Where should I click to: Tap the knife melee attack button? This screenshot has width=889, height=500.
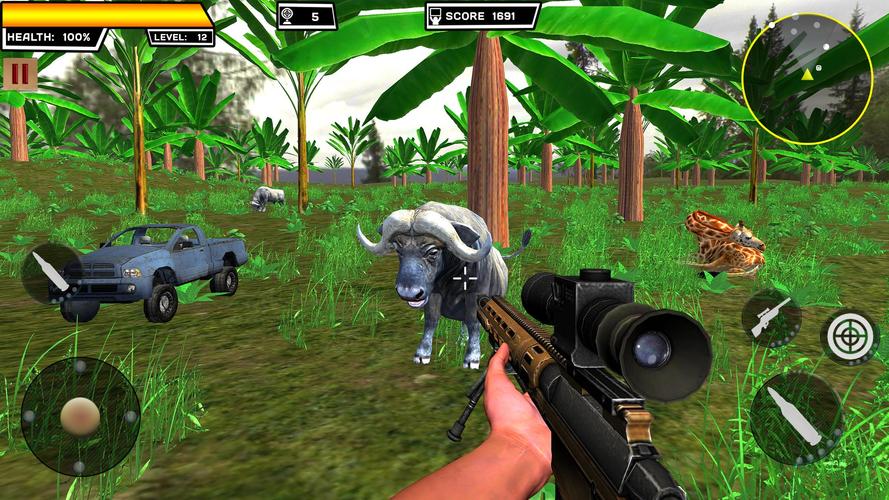pos(50,272)
